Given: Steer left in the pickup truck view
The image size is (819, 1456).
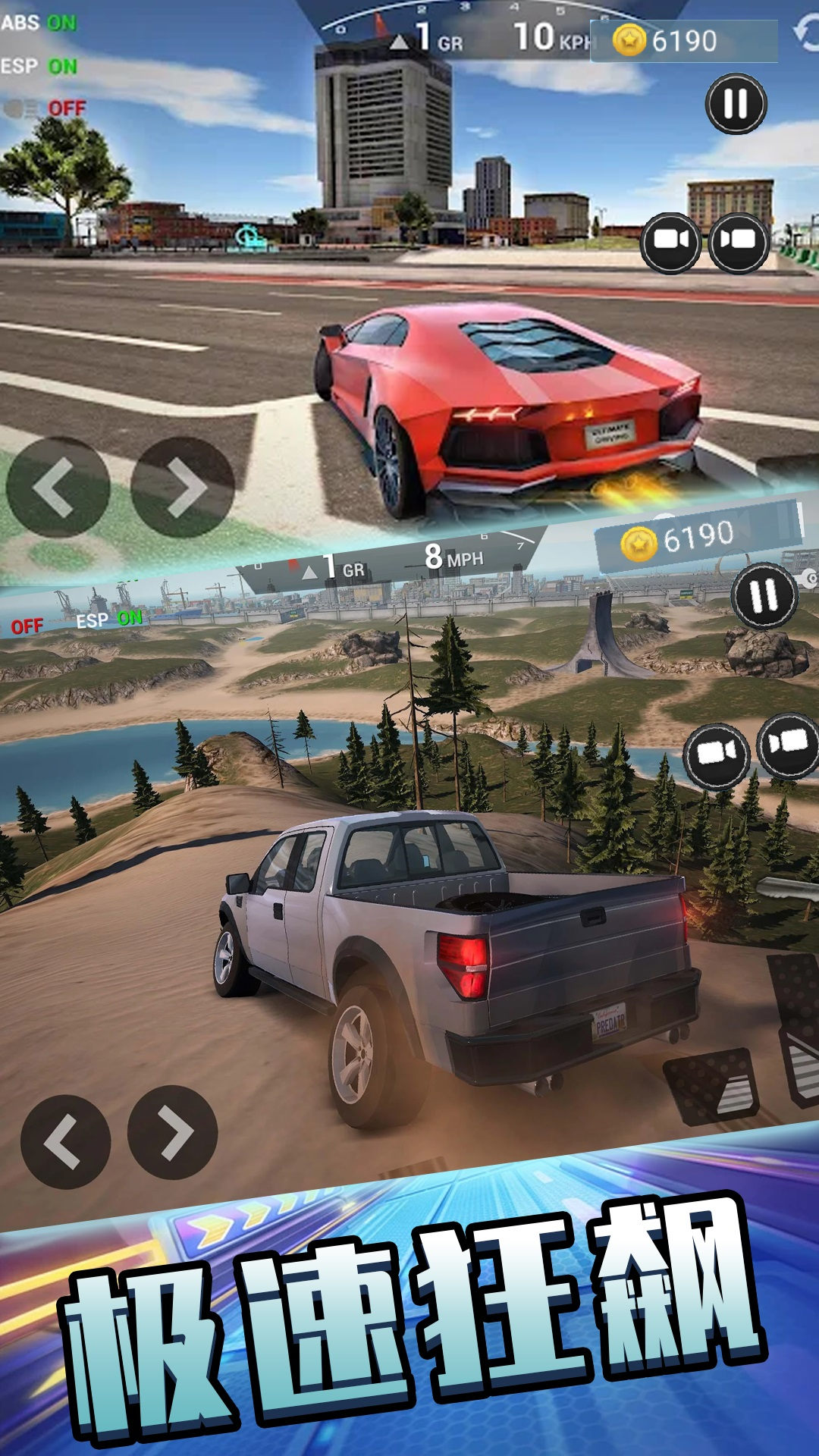Looking at the screenshot, I should coord(65,1141).
